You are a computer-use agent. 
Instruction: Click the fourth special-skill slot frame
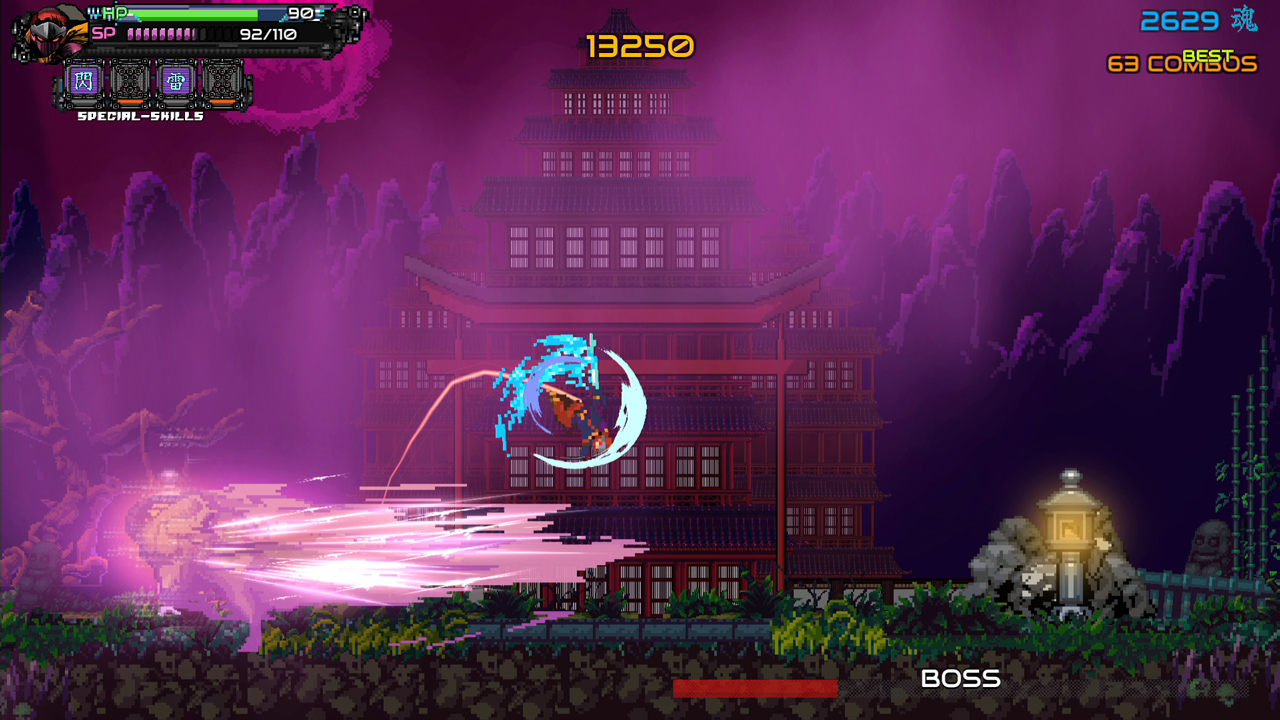pyautogui.click(x=222, y=80)
